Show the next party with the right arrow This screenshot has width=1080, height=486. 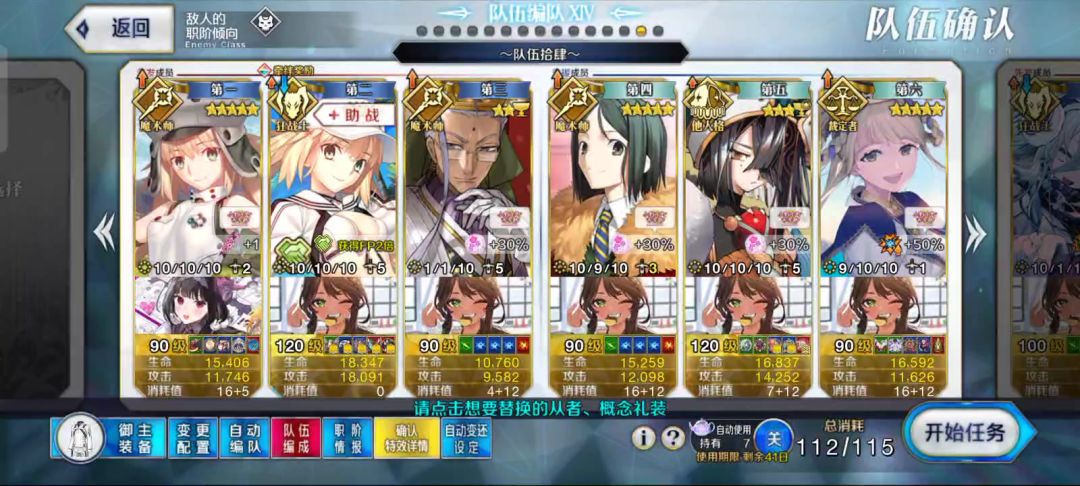click(x=972, y=232)
